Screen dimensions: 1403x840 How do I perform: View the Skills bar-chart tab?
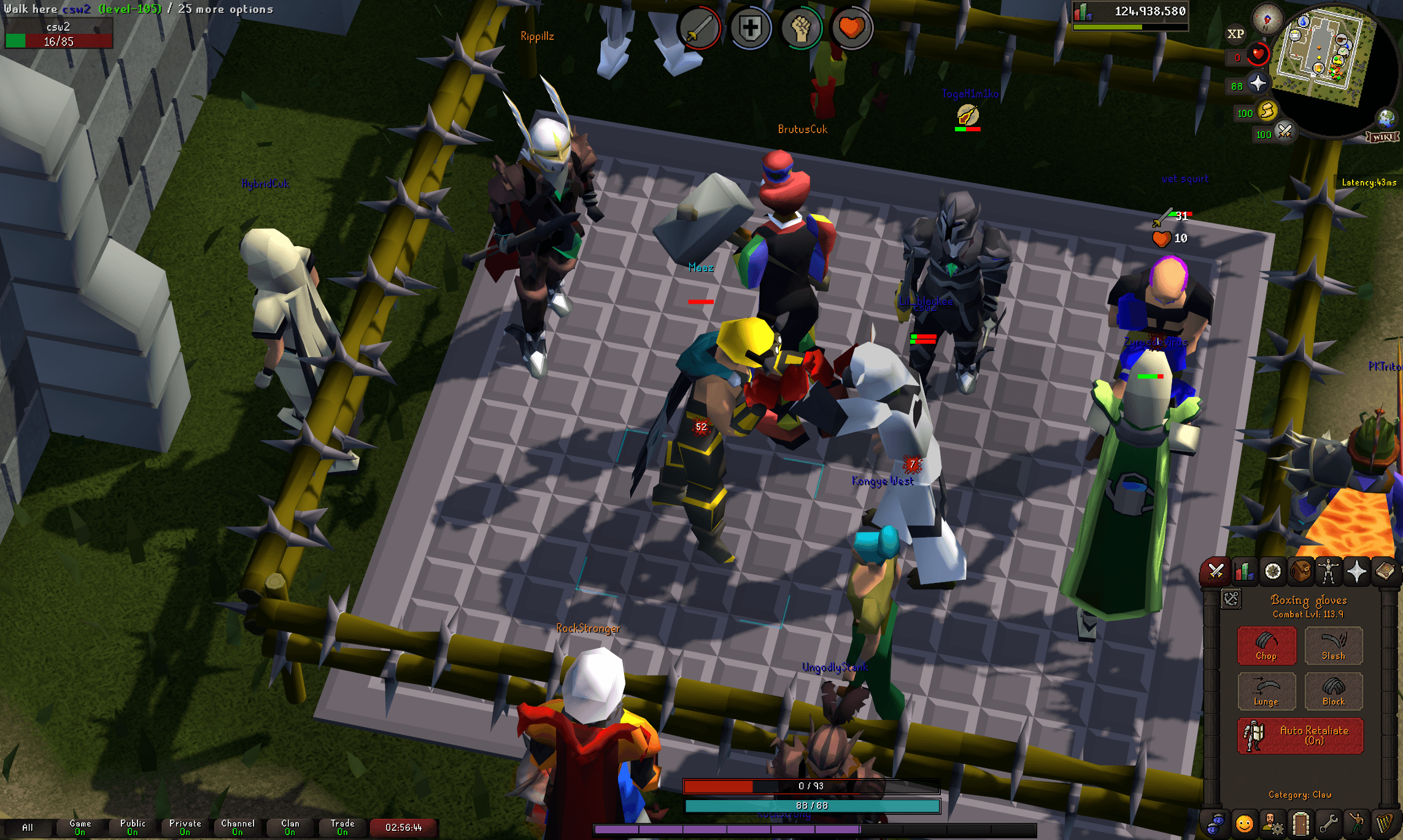coord(1243,571)
